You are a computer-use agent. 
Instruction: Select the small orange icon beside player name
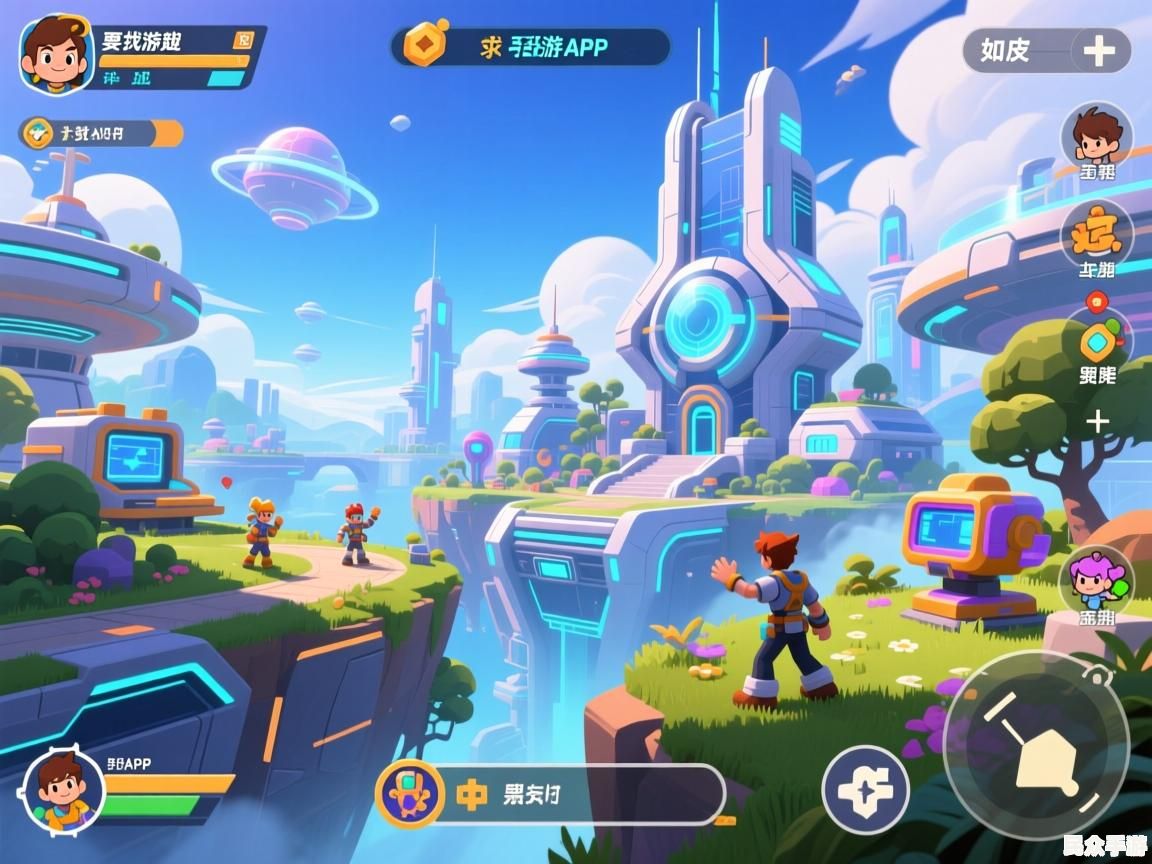tap(243, 40)
